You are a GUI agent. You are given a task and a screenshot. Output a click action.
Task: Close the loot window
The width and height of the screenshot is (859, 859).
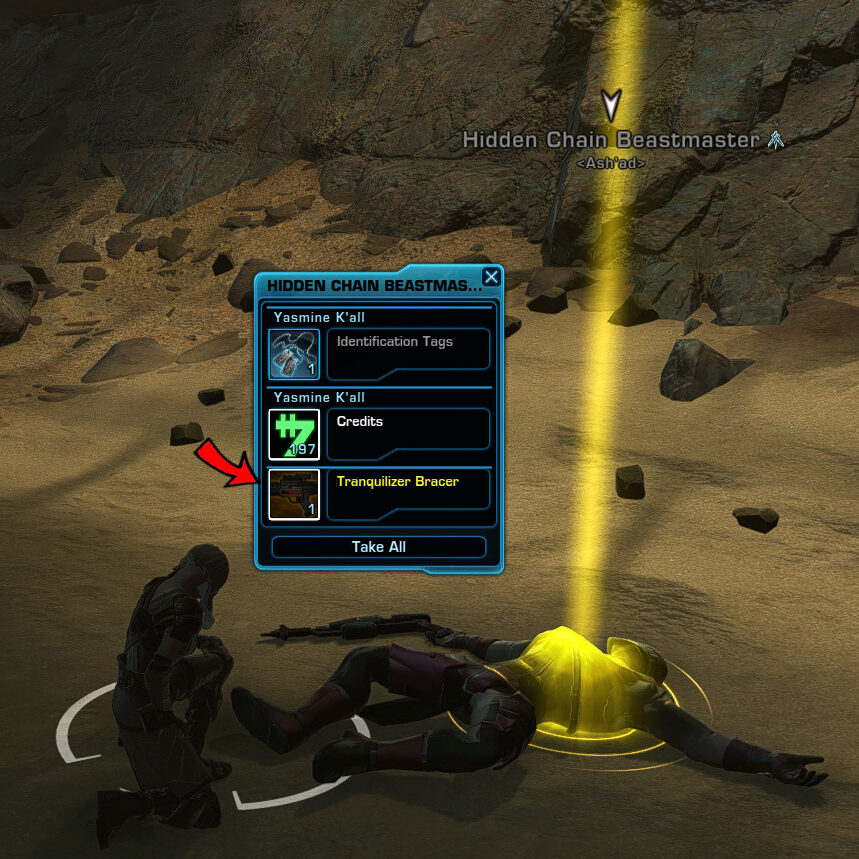click(491, 278)
